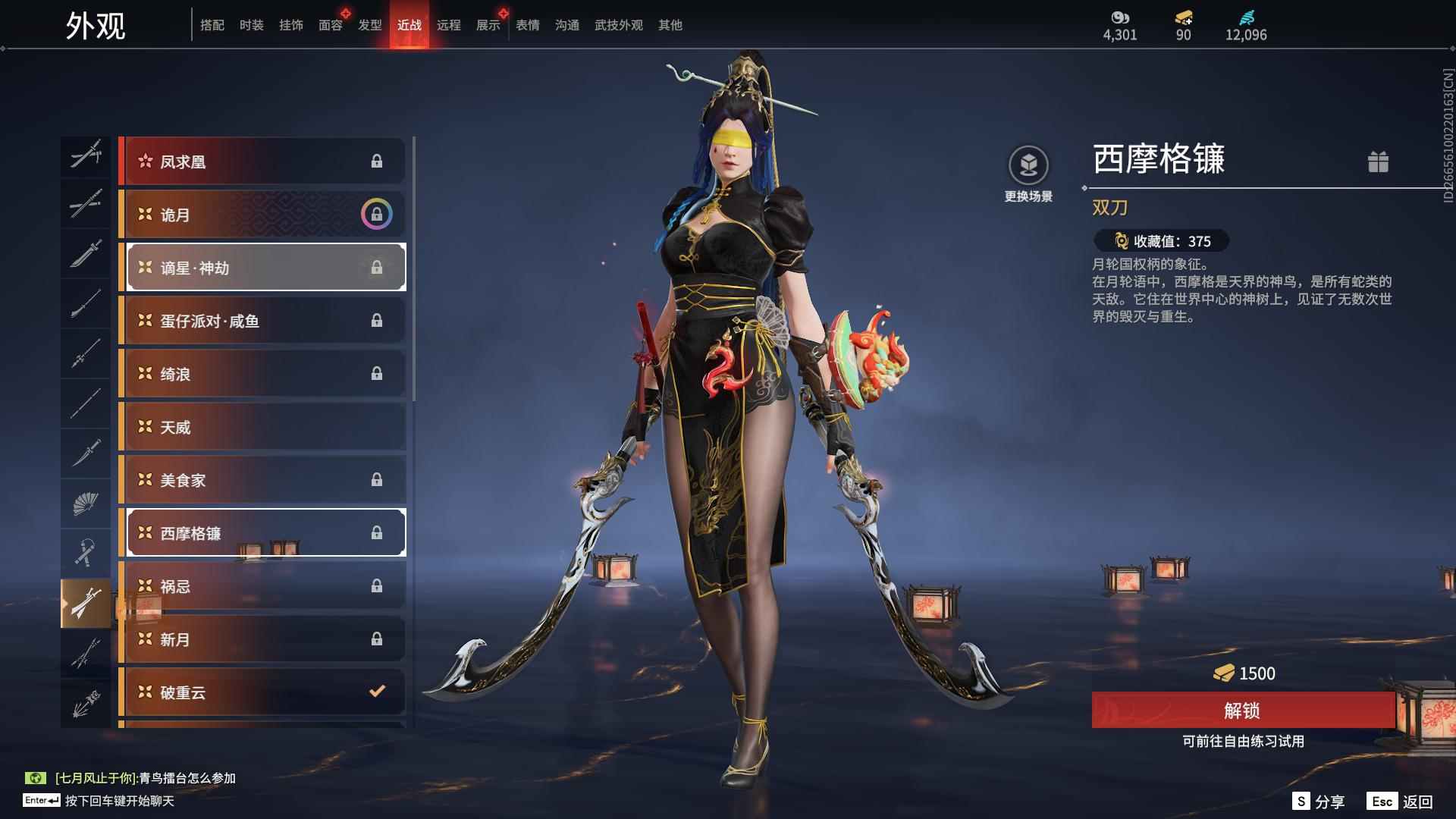Viewport: 1456px width, 819px height.
Task: Select the folding fan weapon category
Action: click(x=86, y=504)
